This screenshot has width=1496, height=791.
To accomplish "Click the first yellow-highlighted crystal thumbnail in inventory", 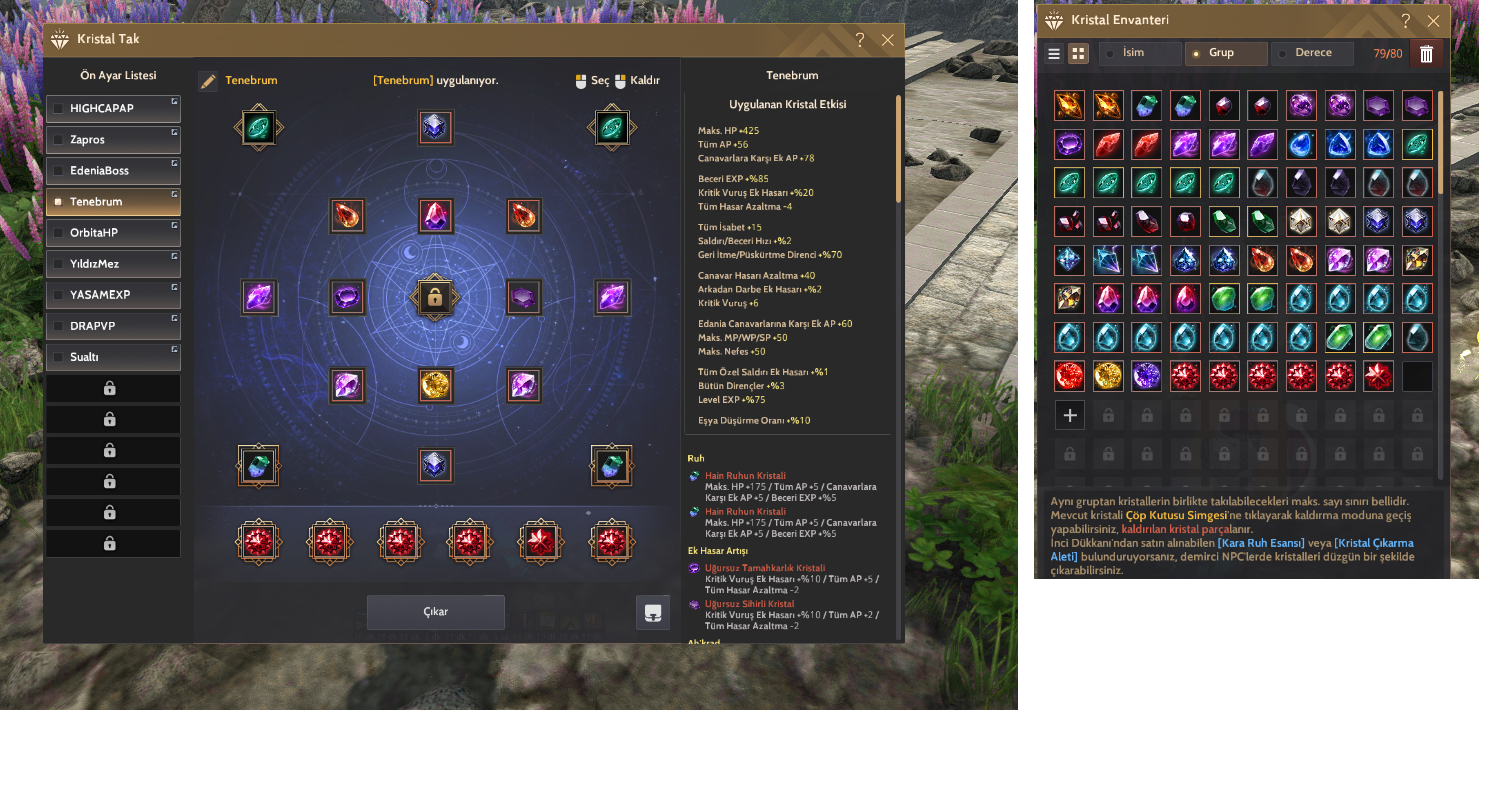I will (1416, 143).
